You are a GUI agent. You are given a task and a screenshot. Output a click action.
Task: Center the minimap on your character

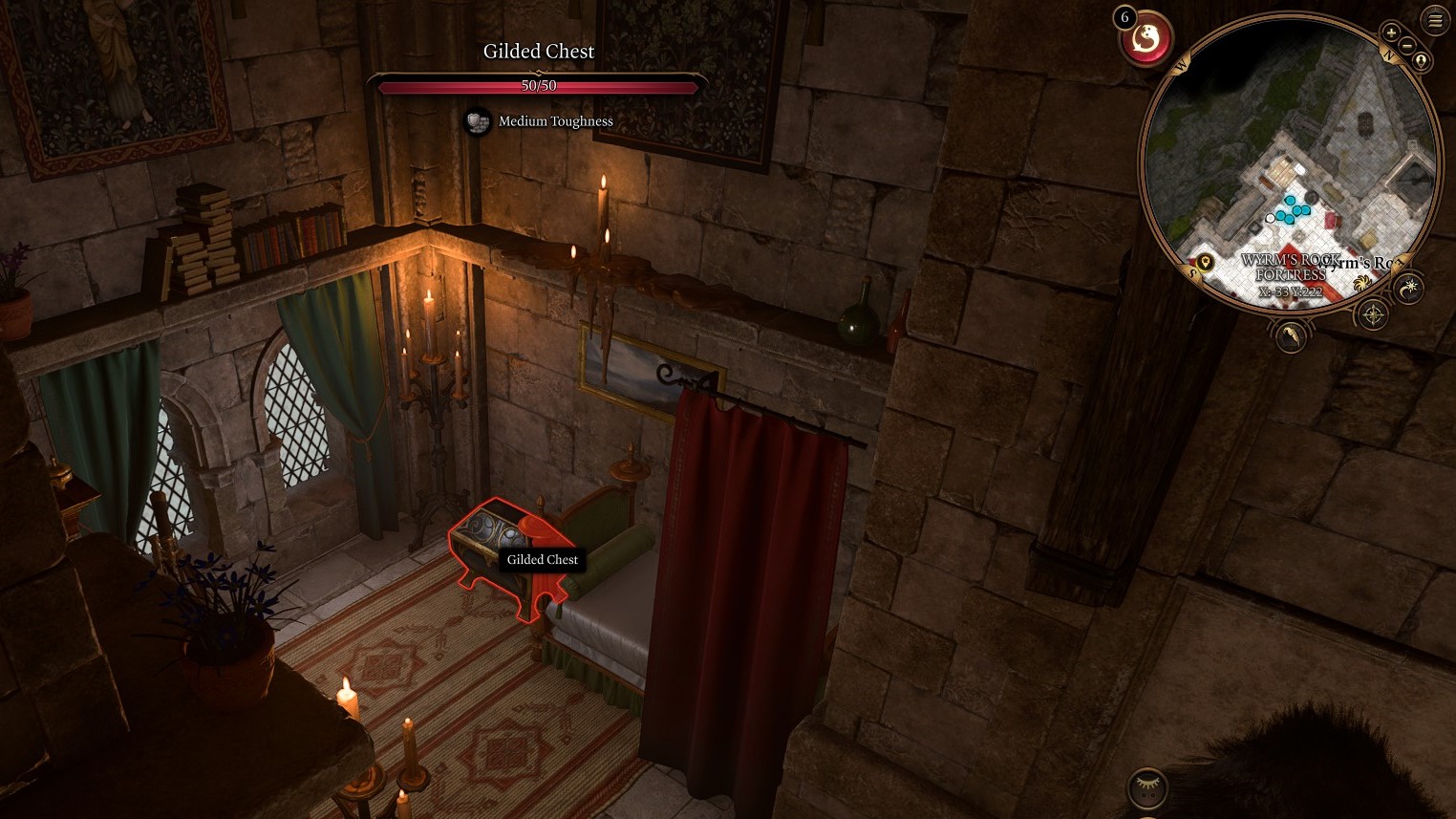coord(1421,61)
